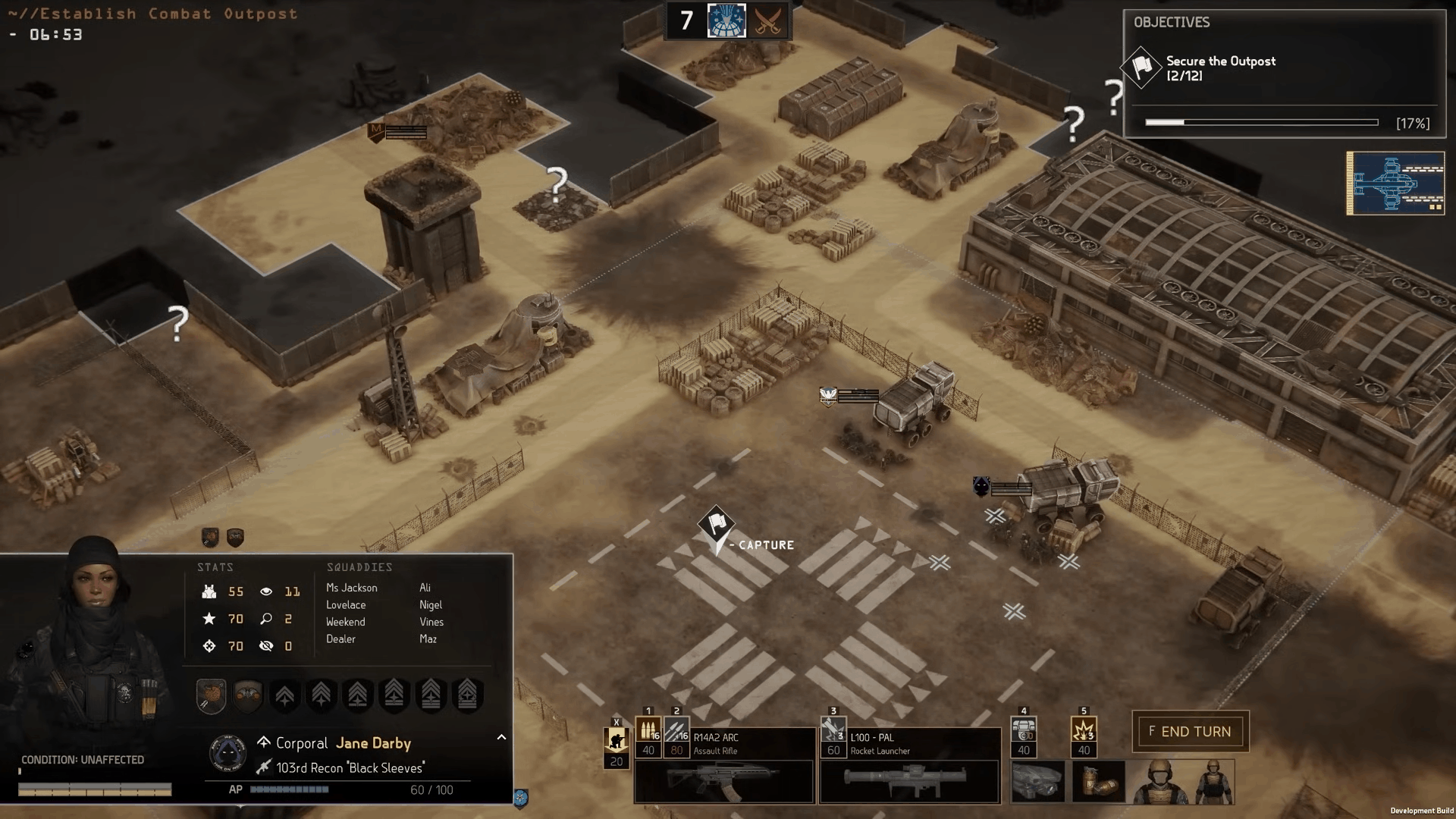This screenshot has height=819, width=1456.
Task: Activate the crouch stance ability
Action: [x=617, y=740]
